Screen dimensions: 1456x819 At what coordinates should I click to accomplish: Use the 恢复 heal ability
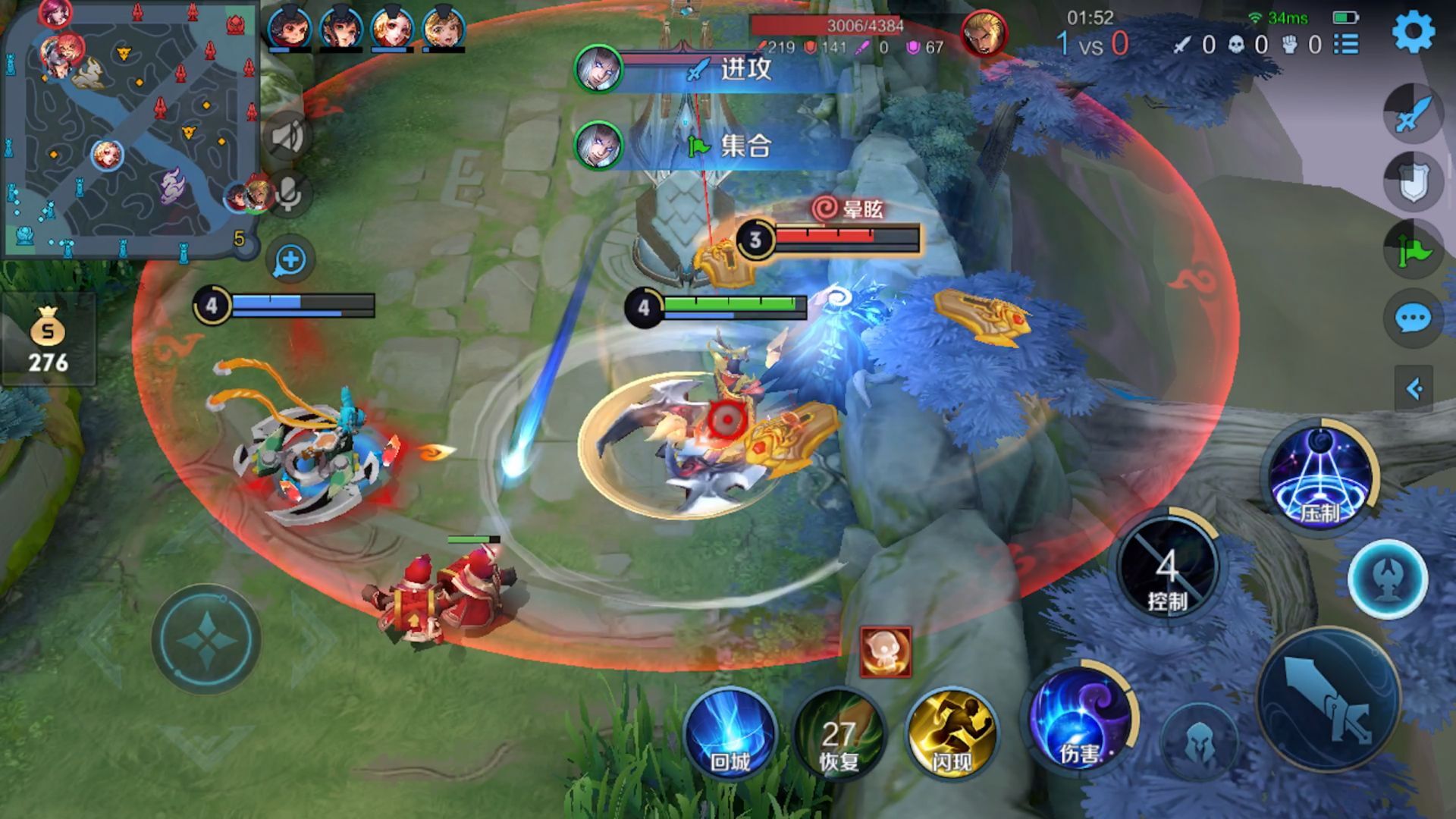tap(839, 734)
